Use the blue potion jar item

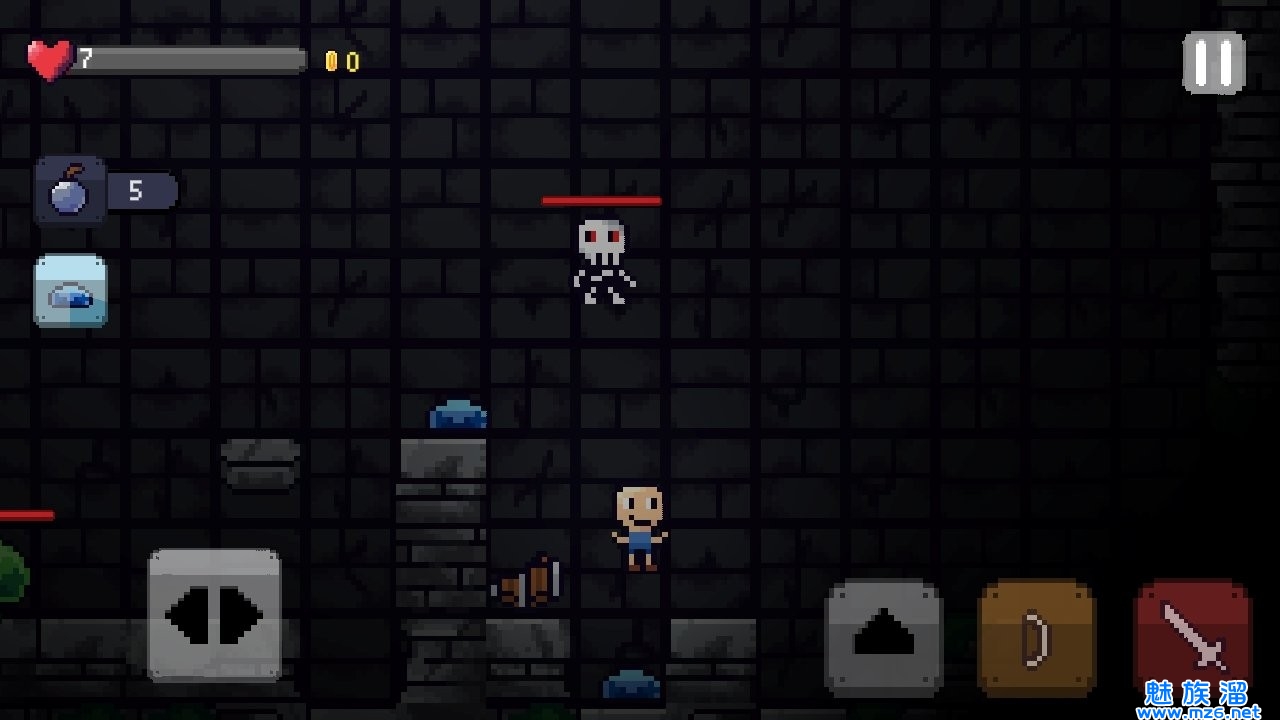click(x=70, y=291)
